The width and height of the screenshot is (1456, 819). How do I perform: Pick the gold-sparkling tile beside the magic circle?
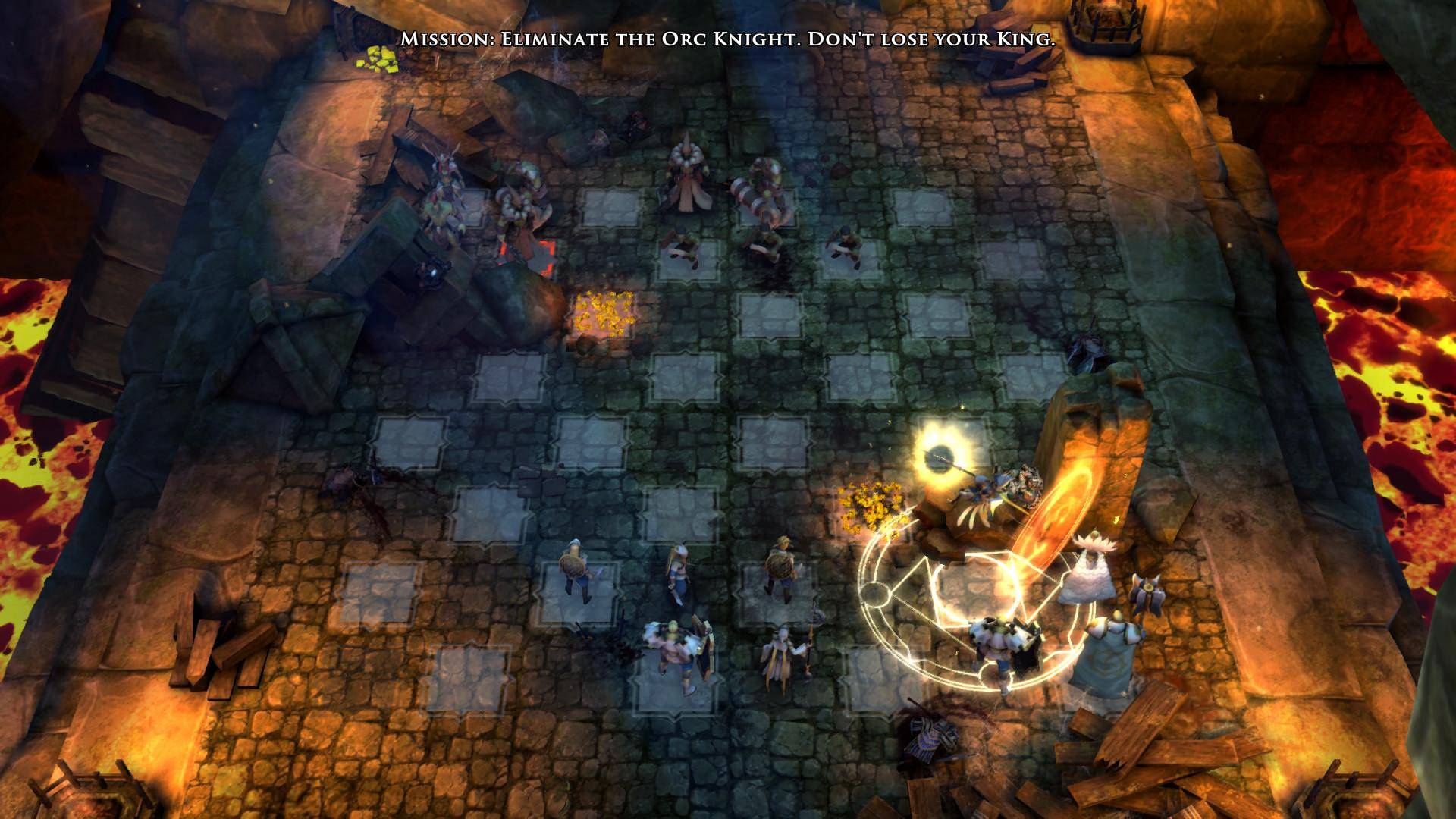[x=868, y=504]
